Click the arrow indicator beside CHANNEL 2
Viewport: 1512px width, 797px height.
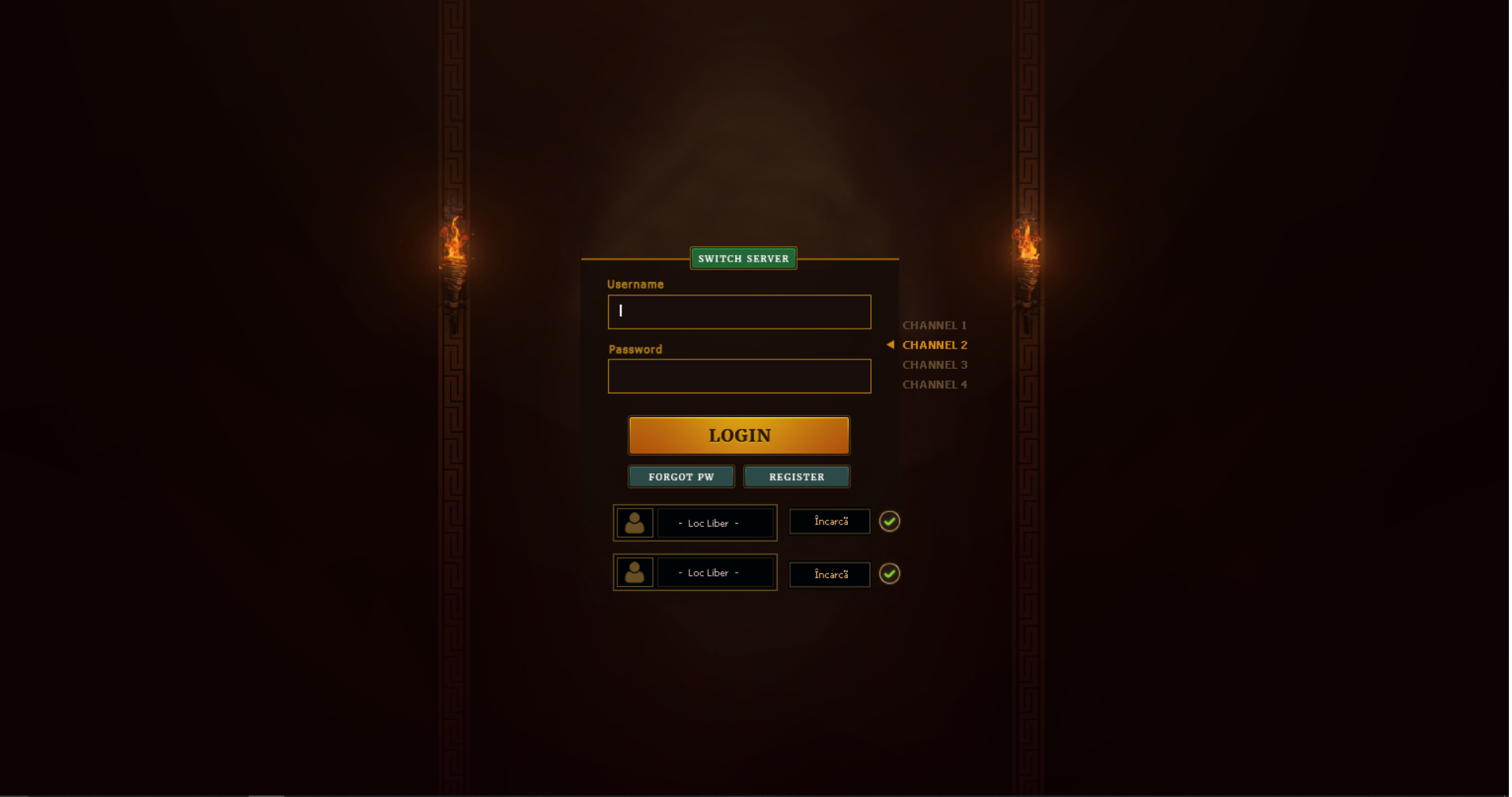point(890,344)
